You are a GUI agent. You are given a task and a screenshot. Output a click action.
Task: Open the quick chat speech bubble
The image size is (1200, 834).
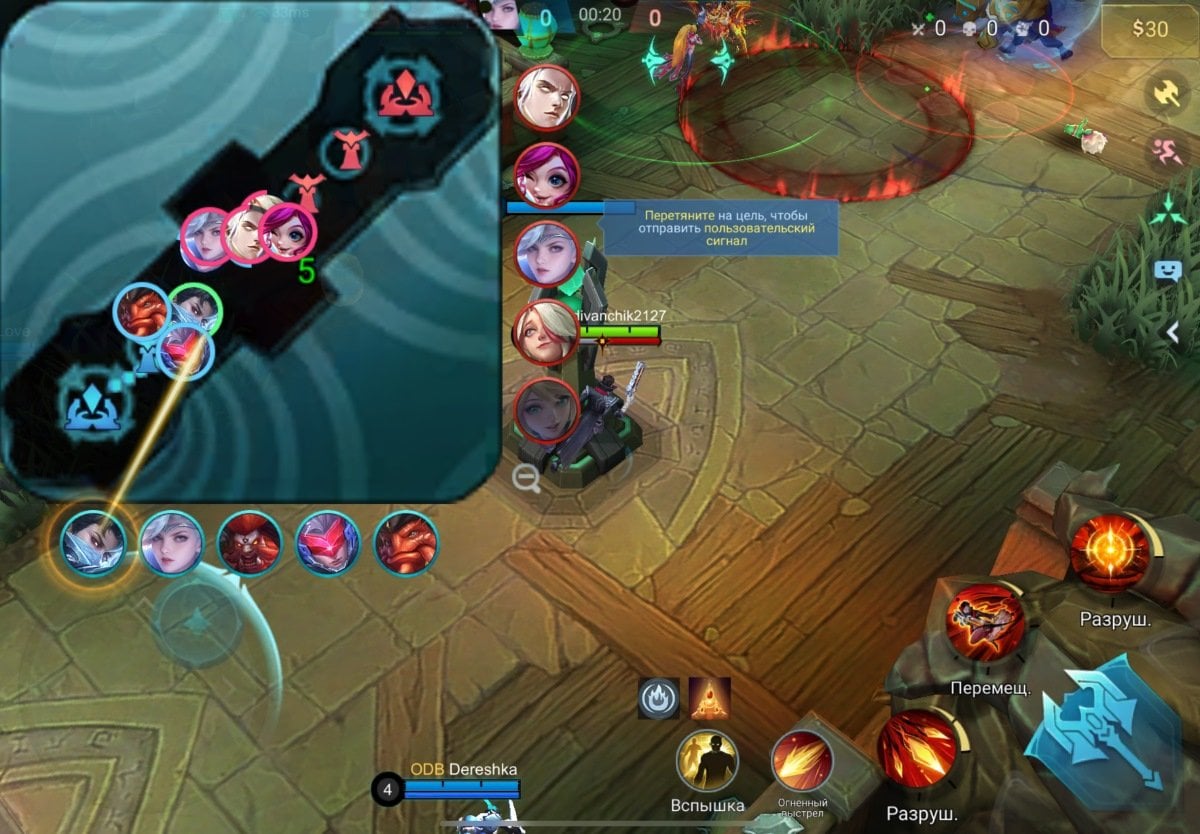[1167, 270]
